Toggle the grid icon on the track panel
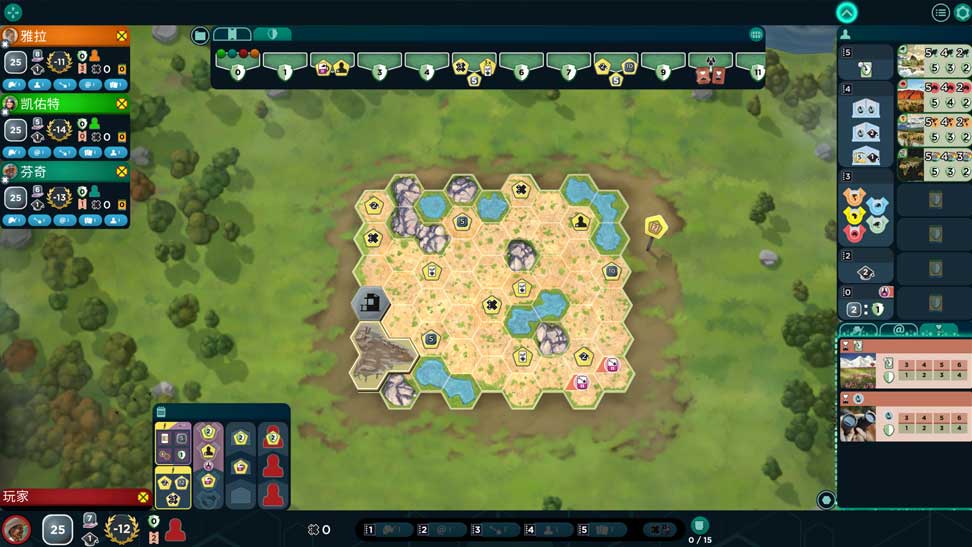The height and width of the screenshot is (547, 972). click(x=756, y=35)
